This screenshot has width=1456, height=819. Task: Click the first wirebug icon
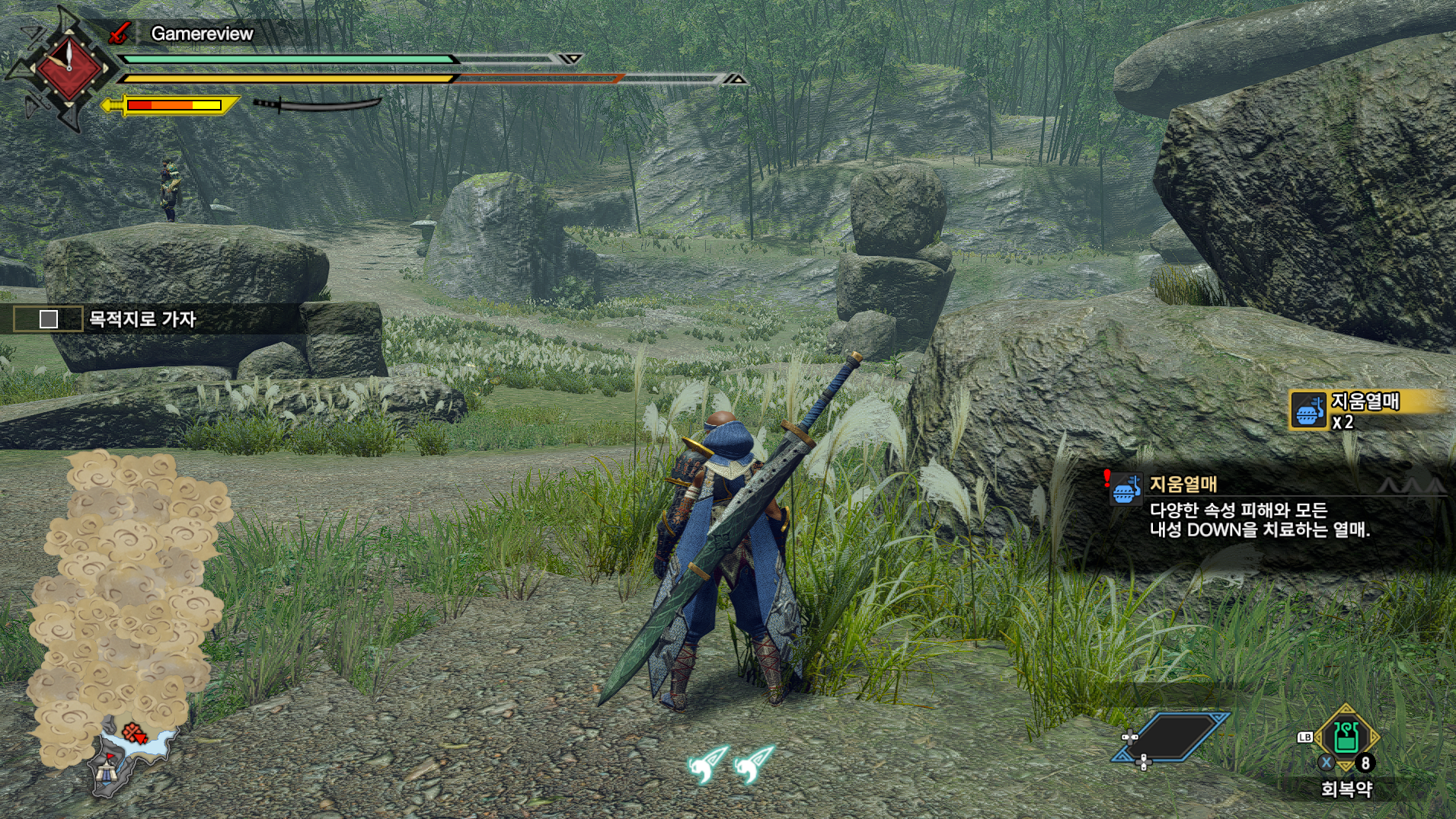click(x=707, y=763)
